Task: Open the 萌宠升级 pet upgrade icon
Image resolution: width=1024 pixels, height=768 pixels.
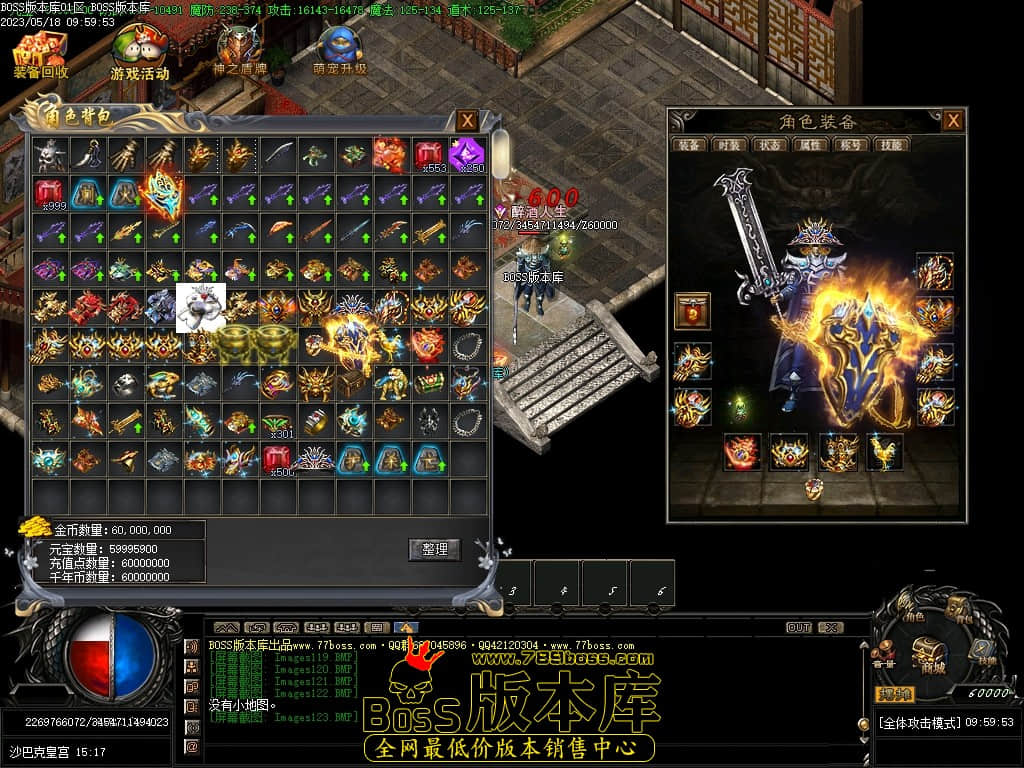Action: 339,52
